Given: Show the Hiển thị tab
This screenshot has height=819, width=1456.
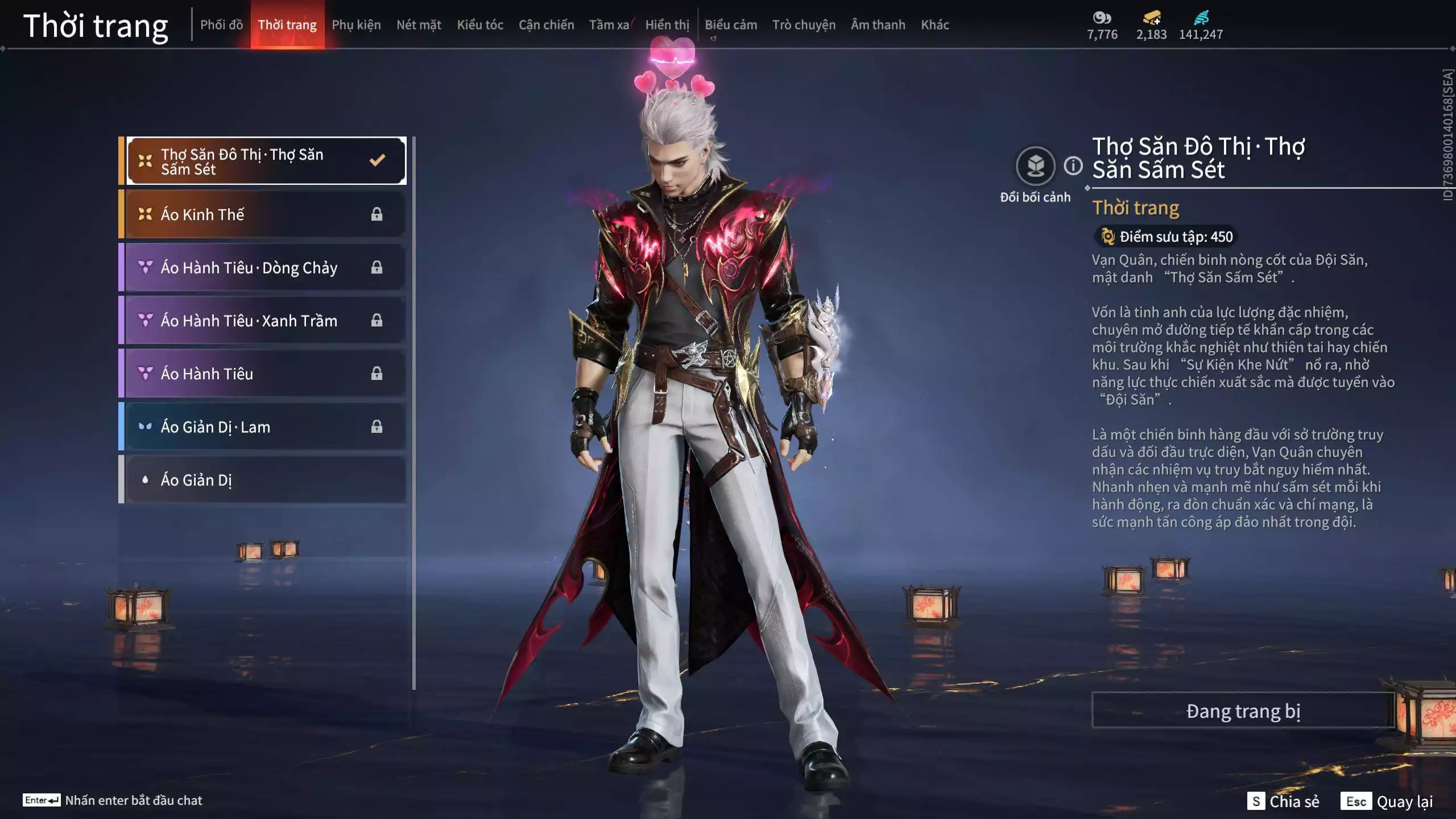Looking at the screenshot, I should click(667, 25).
